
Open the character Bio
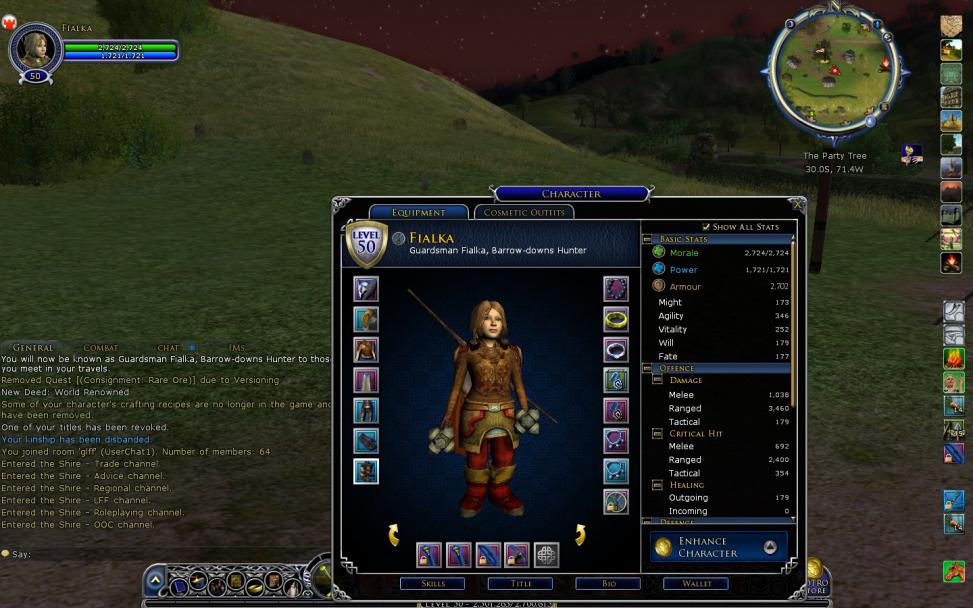[608, 584]
